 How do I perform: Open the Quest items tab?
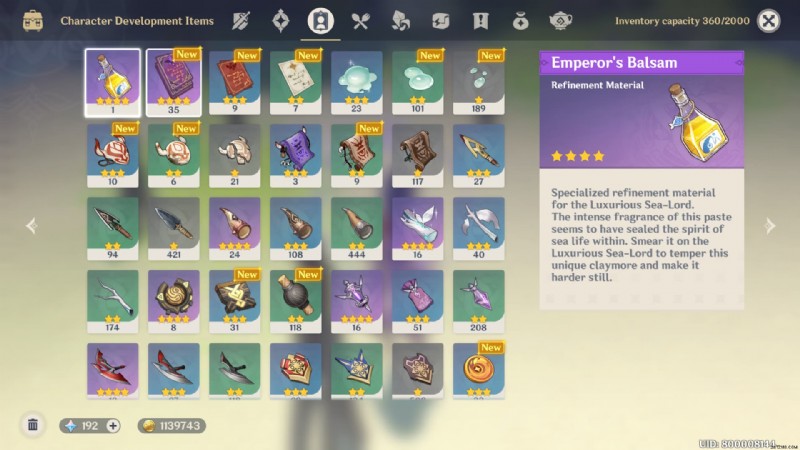[x=480, y=20]
